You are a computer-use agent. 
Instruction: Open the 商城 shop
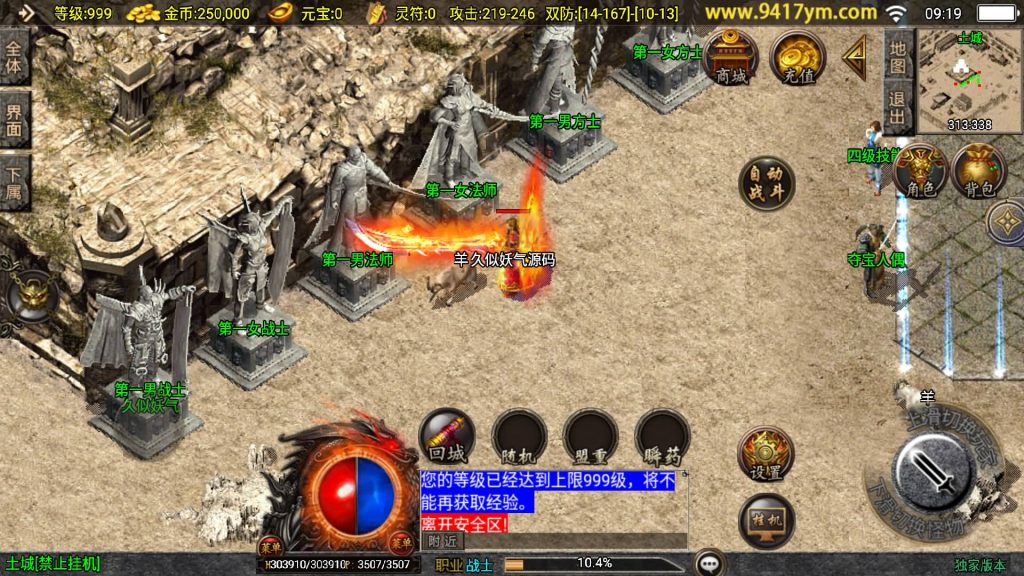pyautogui.click(x=730, y=56)
